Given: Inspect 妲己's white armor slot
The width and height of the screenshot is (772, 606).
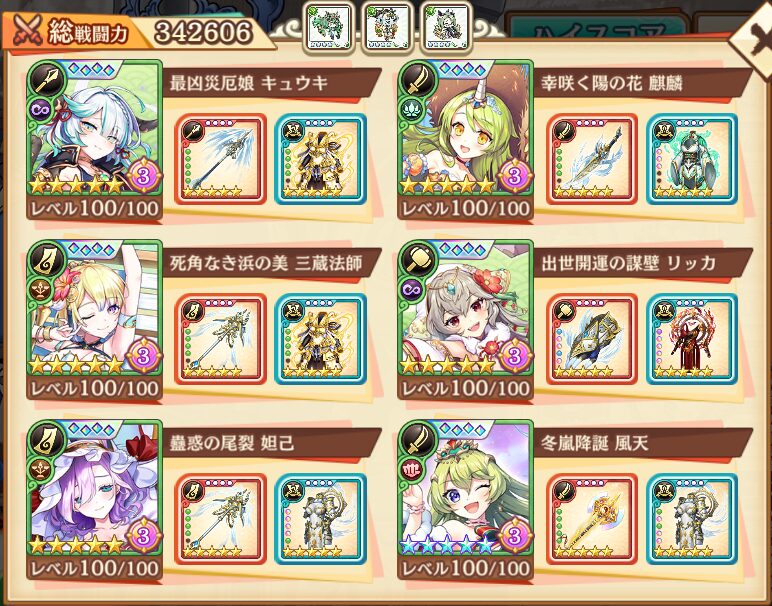Looking at the screenshot, I should [x=319, y=518].
